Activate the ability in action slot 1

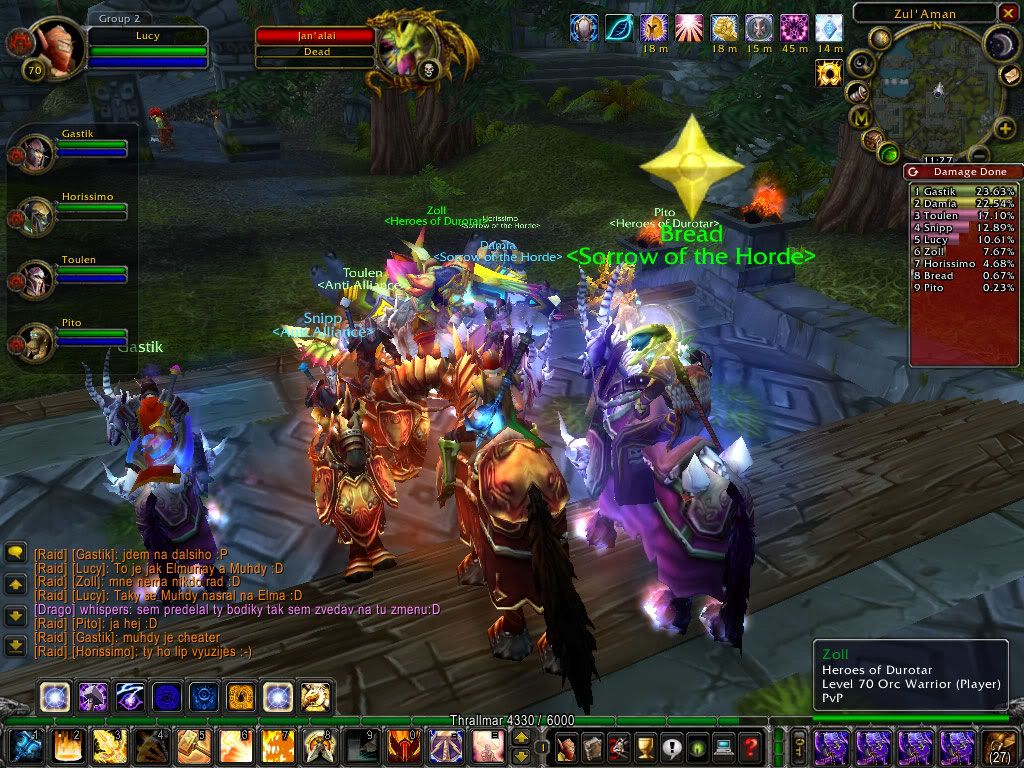[25, 746]
